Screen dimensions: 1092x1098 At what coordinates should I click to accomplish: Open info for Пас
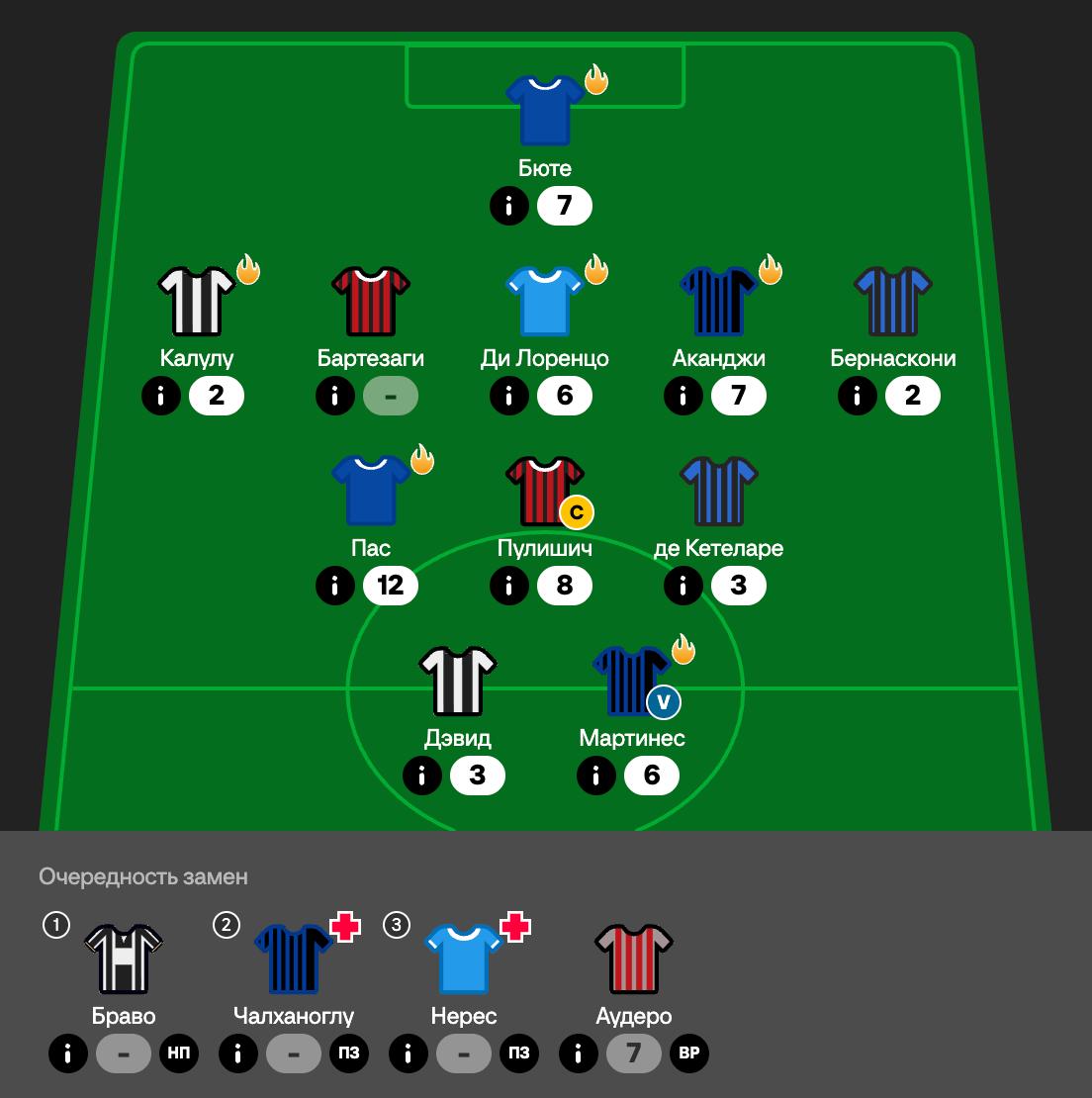[x=335, y=586]
